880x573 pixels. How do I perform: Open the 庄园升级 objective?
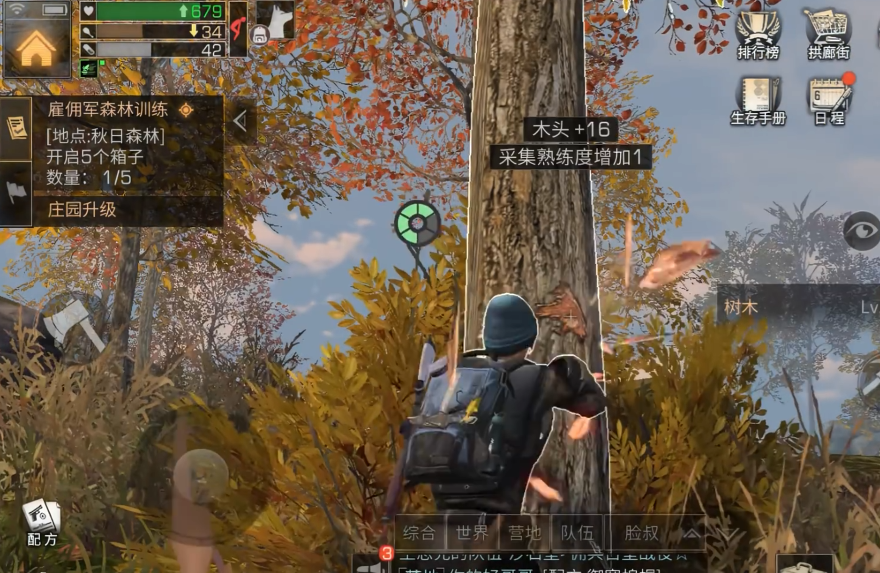tap(82, 210)
